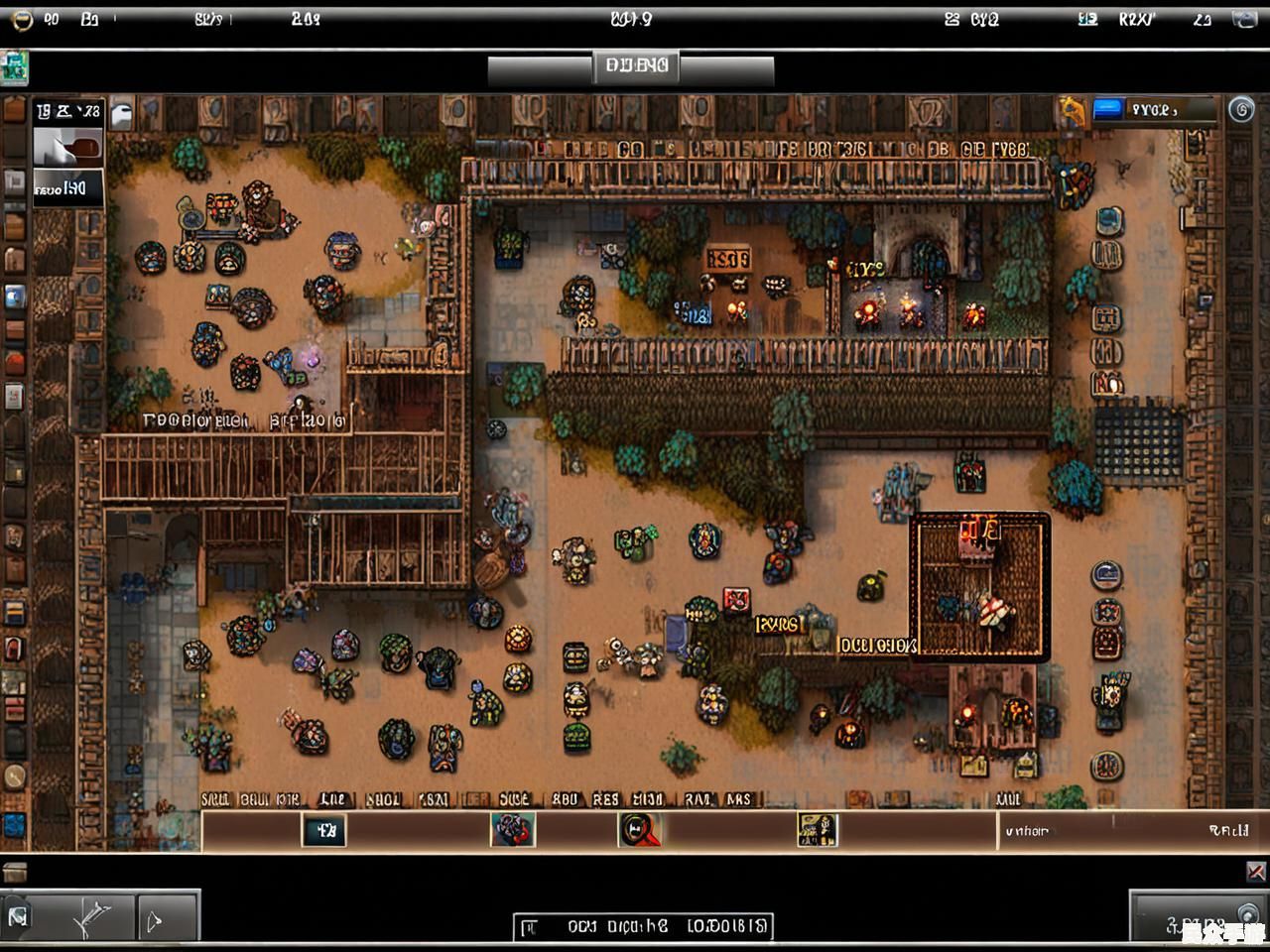This screenshot has width=1270, height=952.
Task: Click the icon at the far top-right corner
Action: pos(1244,19)
